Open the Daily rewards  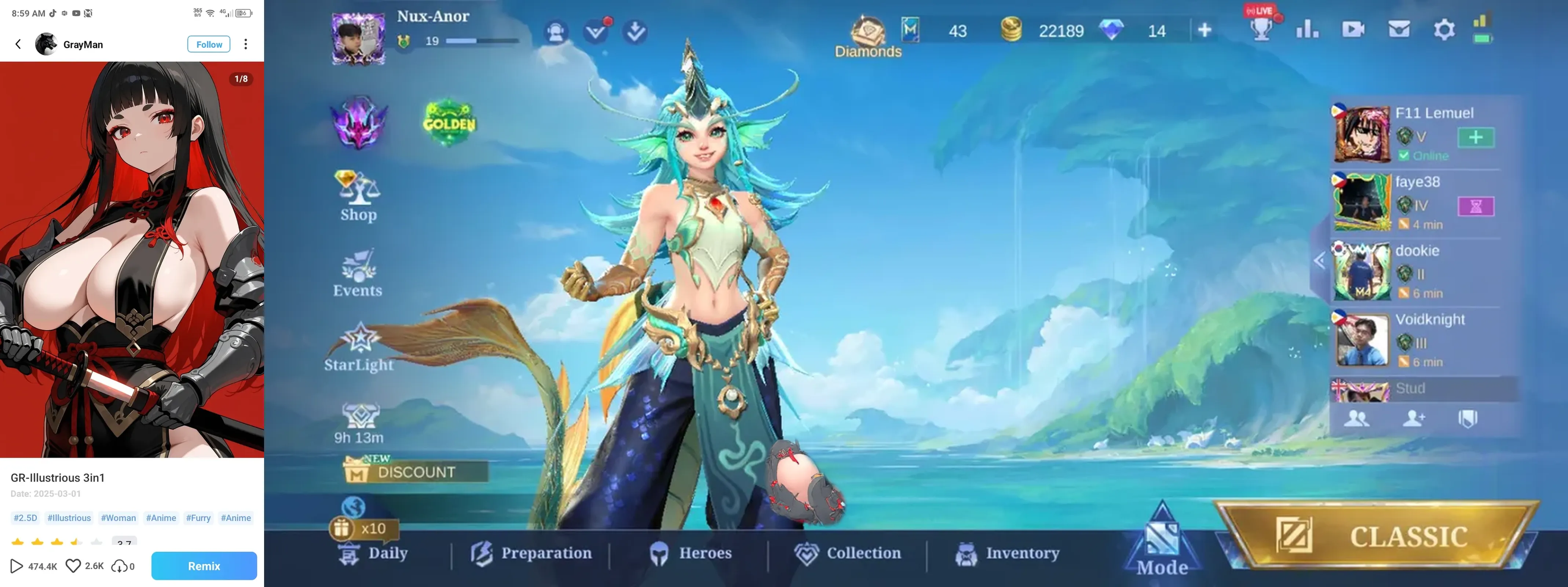(373, 554)
